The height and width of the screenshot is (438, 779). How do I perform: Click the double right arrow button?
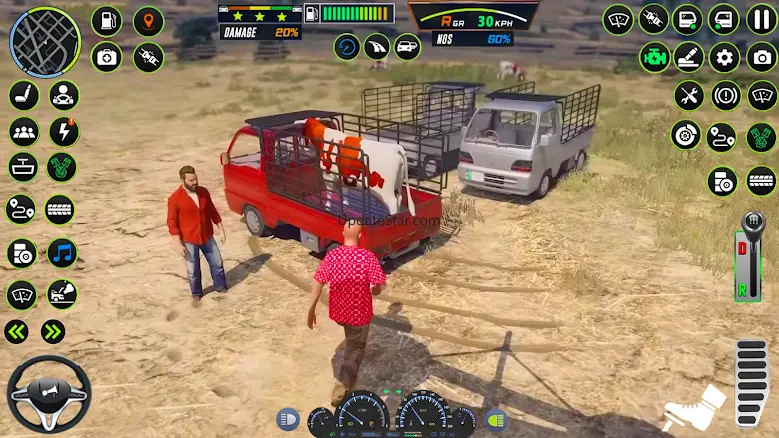pos(53,332)
